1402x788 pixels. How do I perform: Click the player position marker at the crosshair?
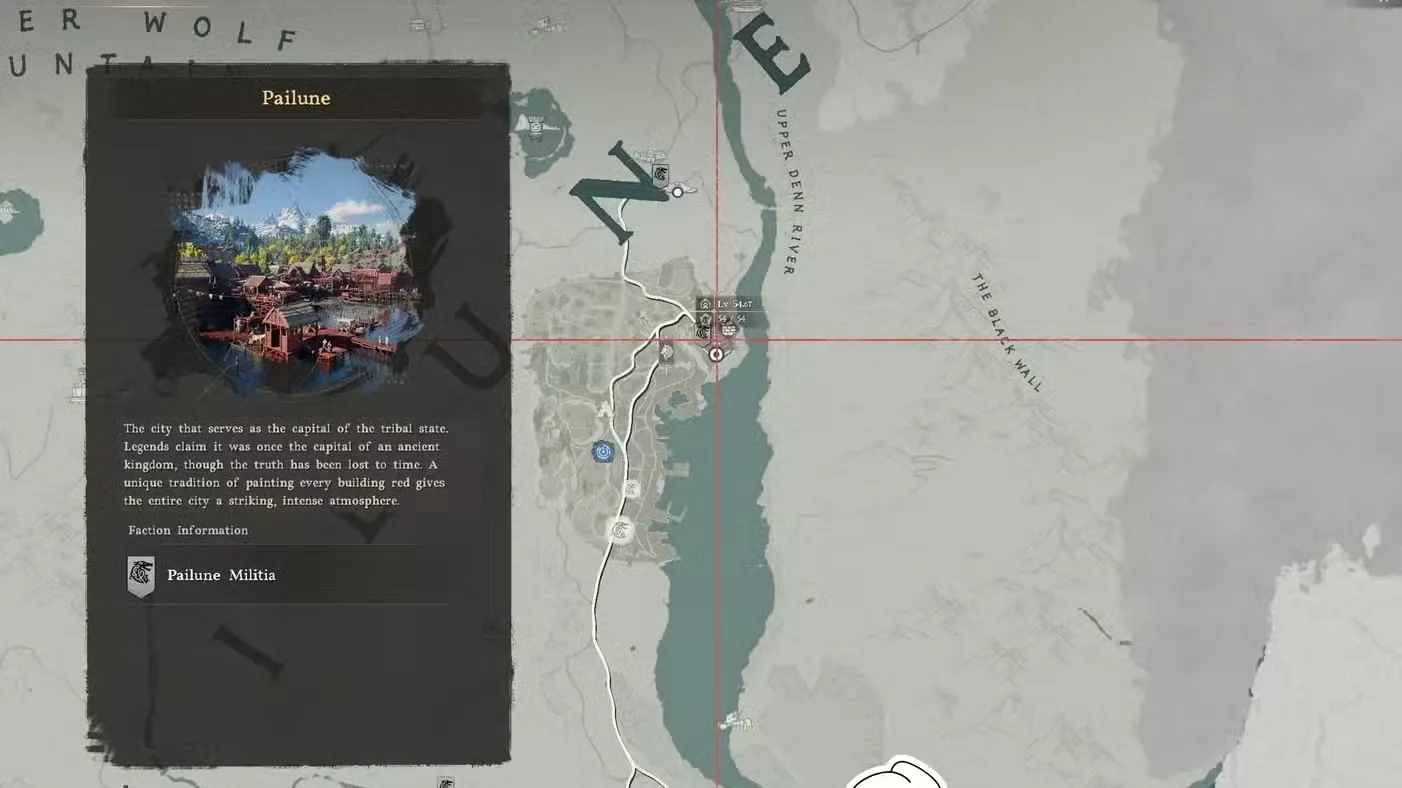click(x=716, y=353)
